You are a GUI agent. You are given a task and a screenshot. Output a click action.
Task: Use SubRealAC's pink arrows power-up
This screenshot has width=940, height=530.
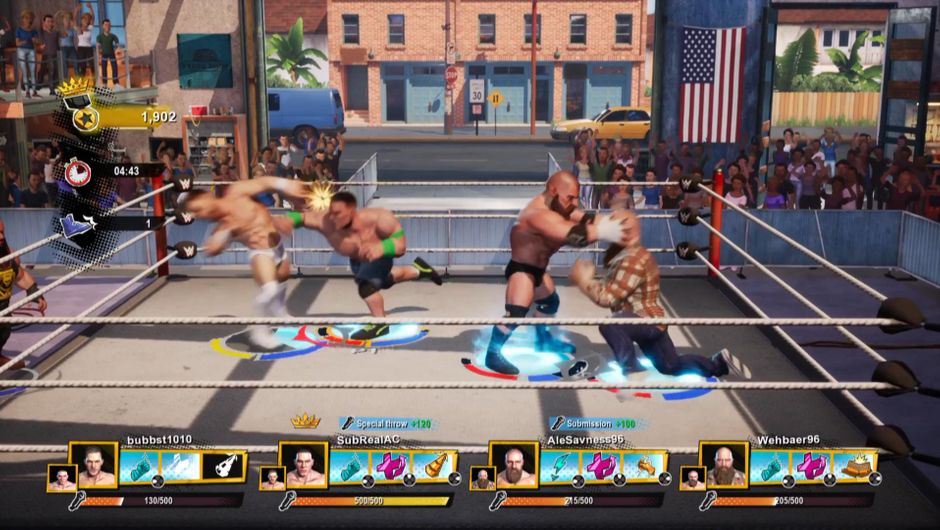click(392, 466)
